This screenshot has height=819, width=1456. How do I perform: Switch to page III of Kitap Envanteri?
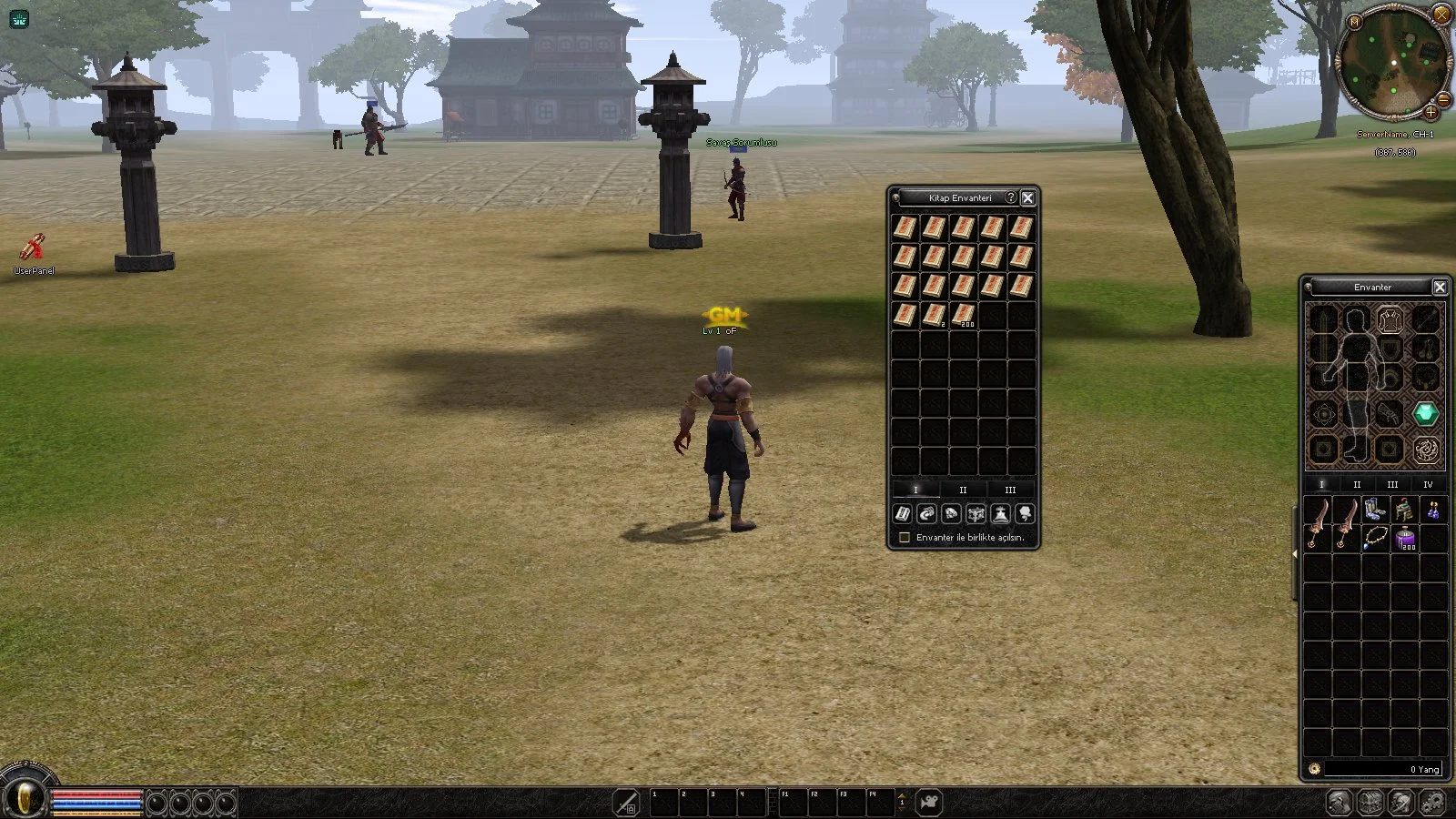pos(1010,490)
